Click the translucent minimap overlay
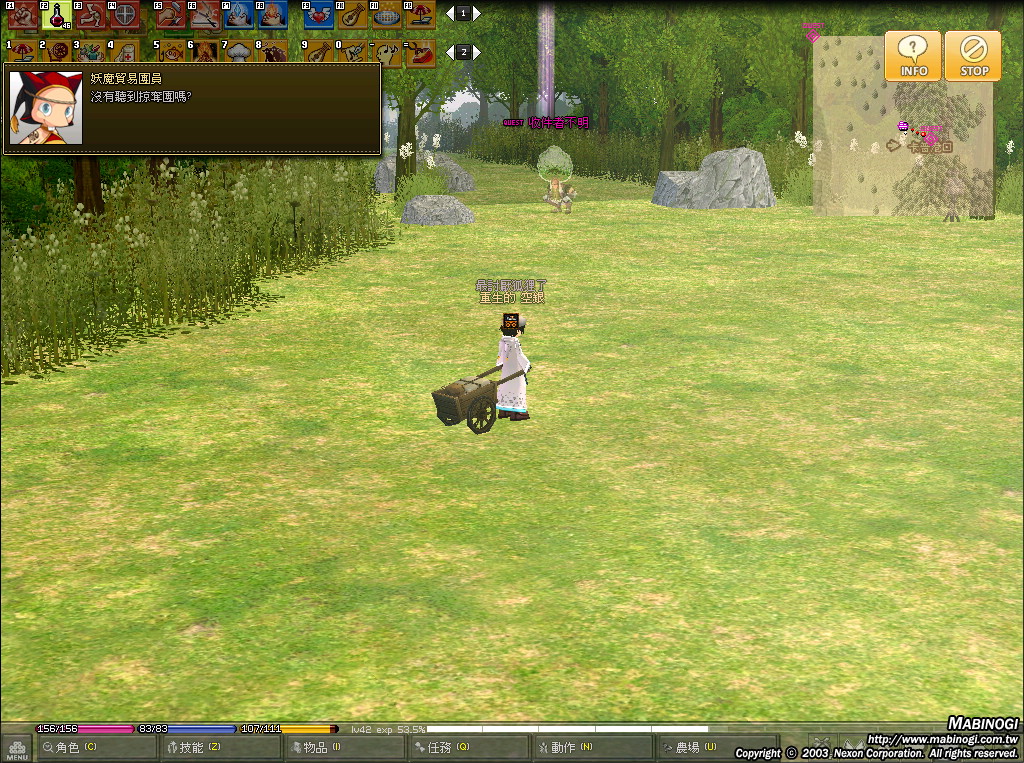1024x763 pixels. click(870, 150)
